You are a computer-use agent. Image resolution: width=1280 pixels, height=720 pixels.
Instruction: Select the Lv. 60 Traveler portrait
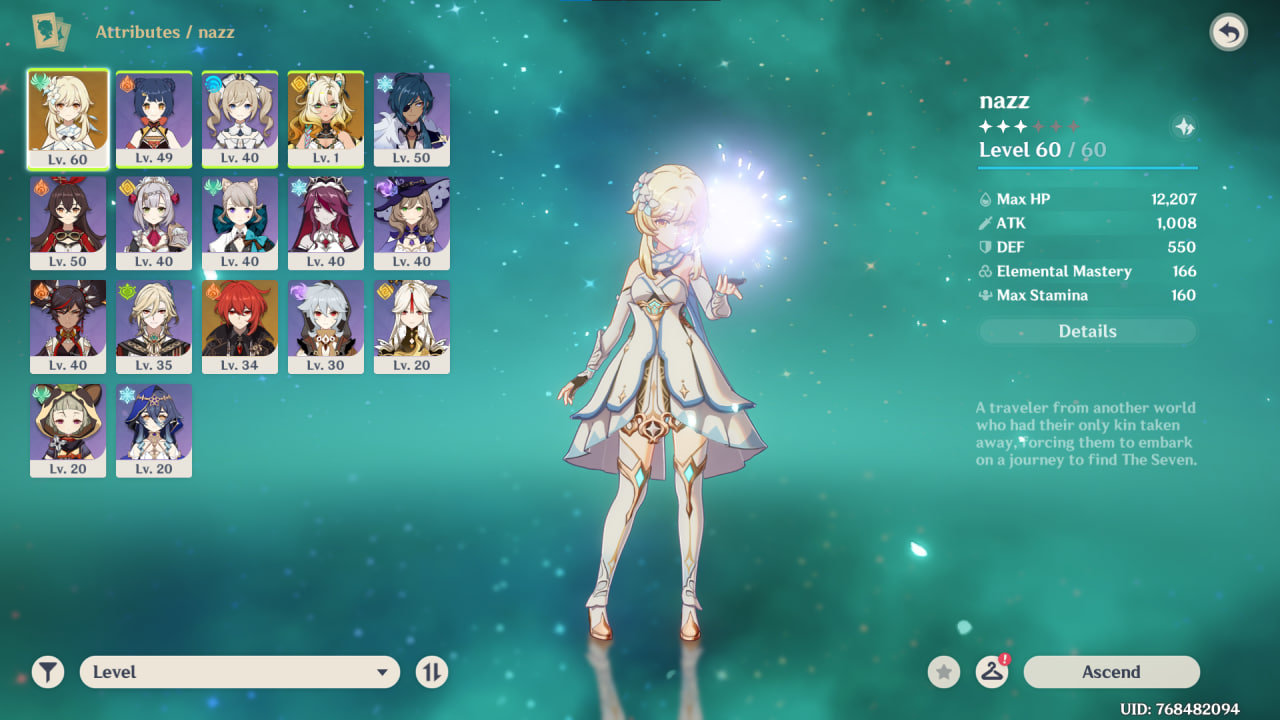[x=68, y=119]
